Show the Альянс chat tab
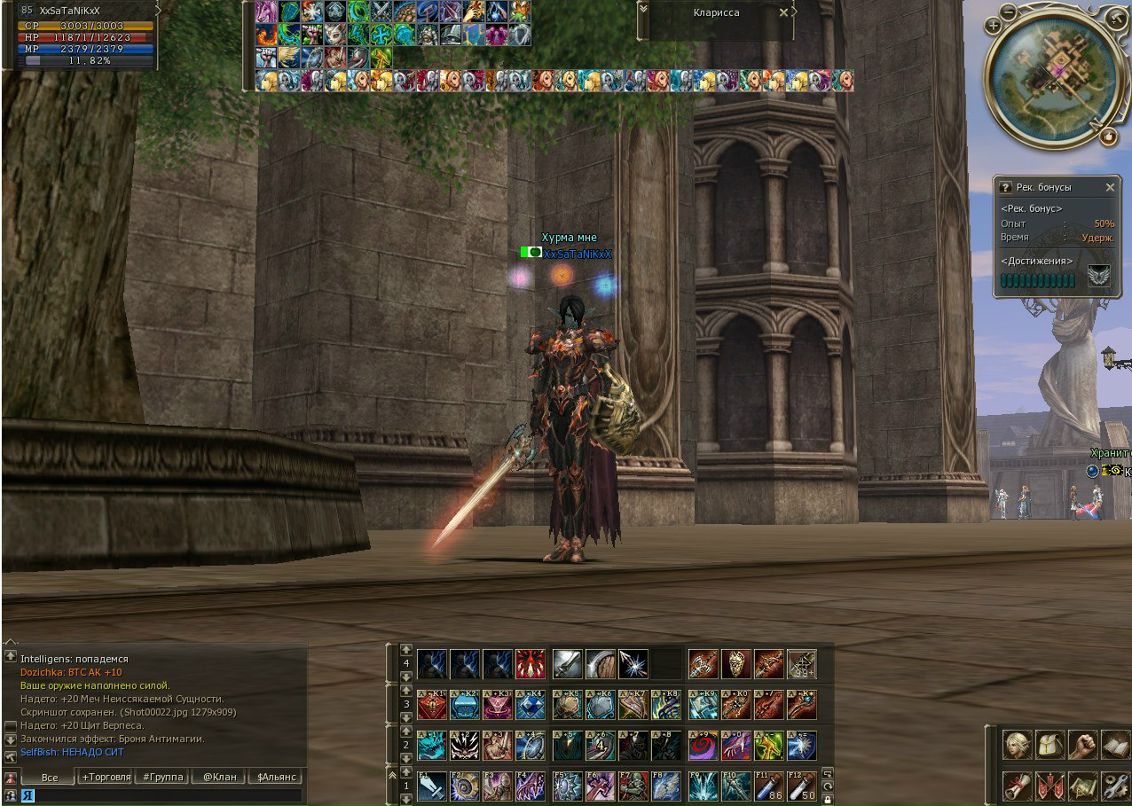The image size is (1132, 806). tap(275, 776)
